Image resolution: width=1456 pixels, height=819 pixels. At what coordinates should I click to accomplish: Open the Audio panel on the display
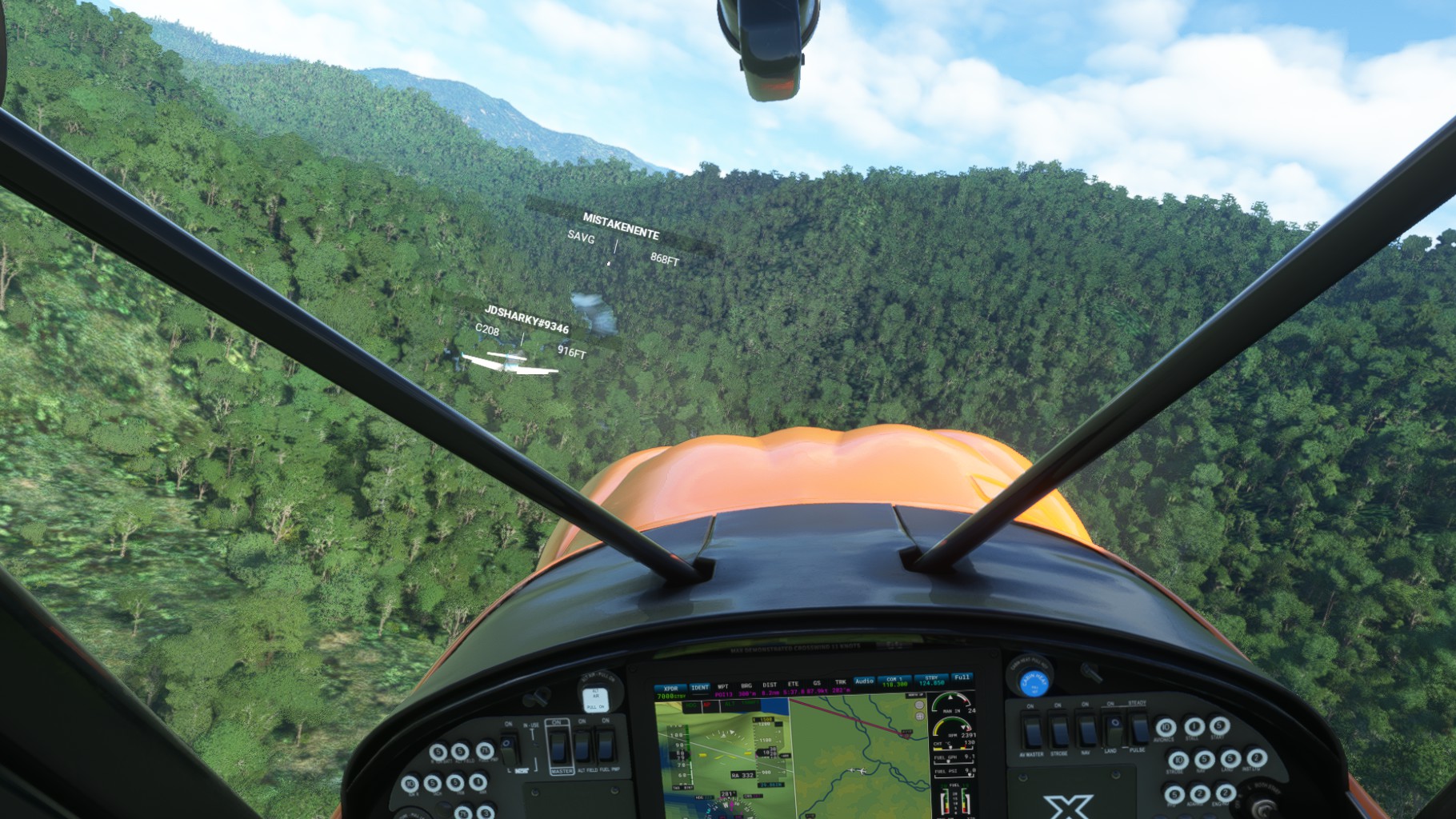click(864, 681)
